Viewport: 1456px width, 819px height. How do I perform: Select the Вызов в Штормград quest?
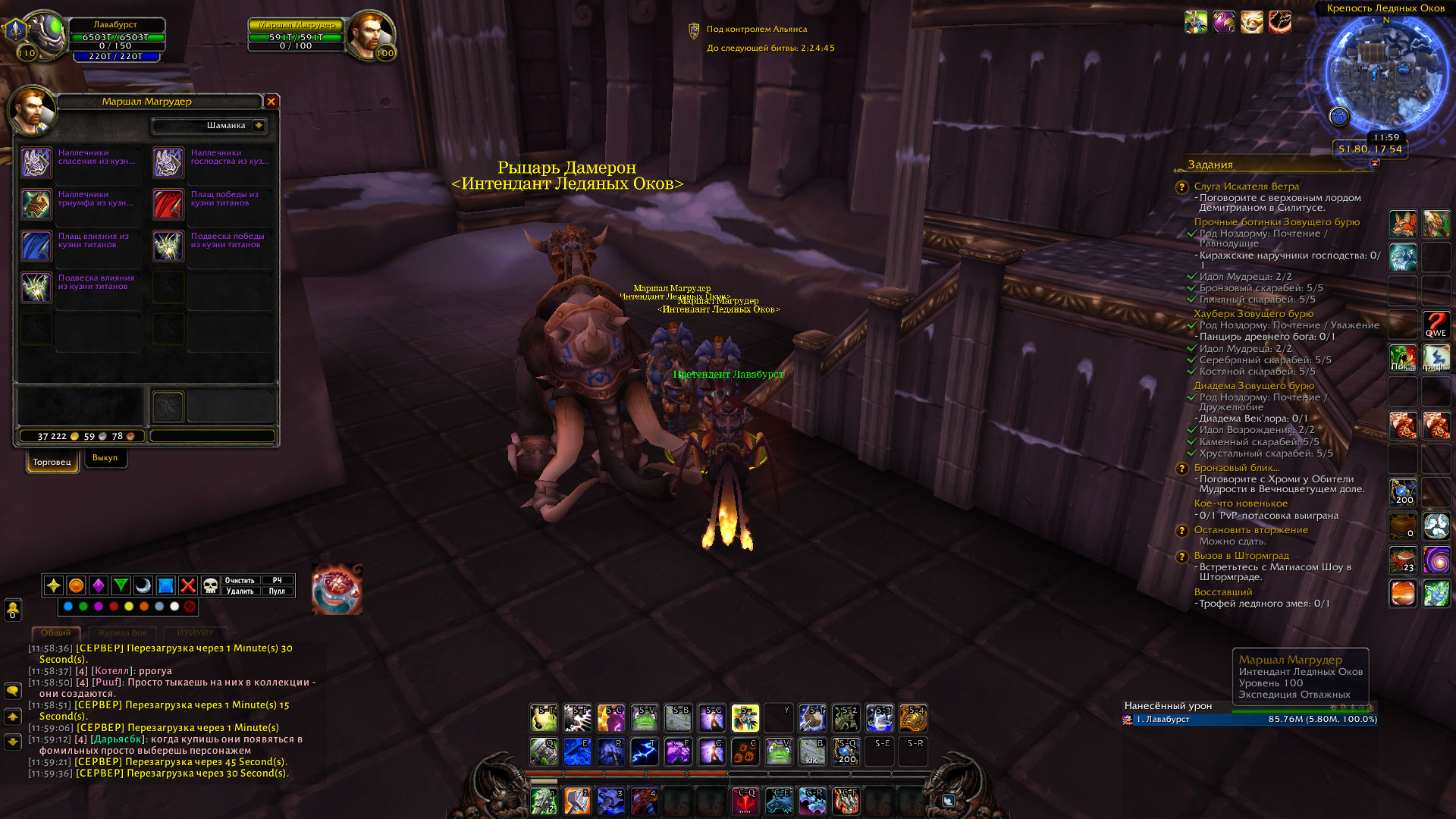tap(1241, 556)
